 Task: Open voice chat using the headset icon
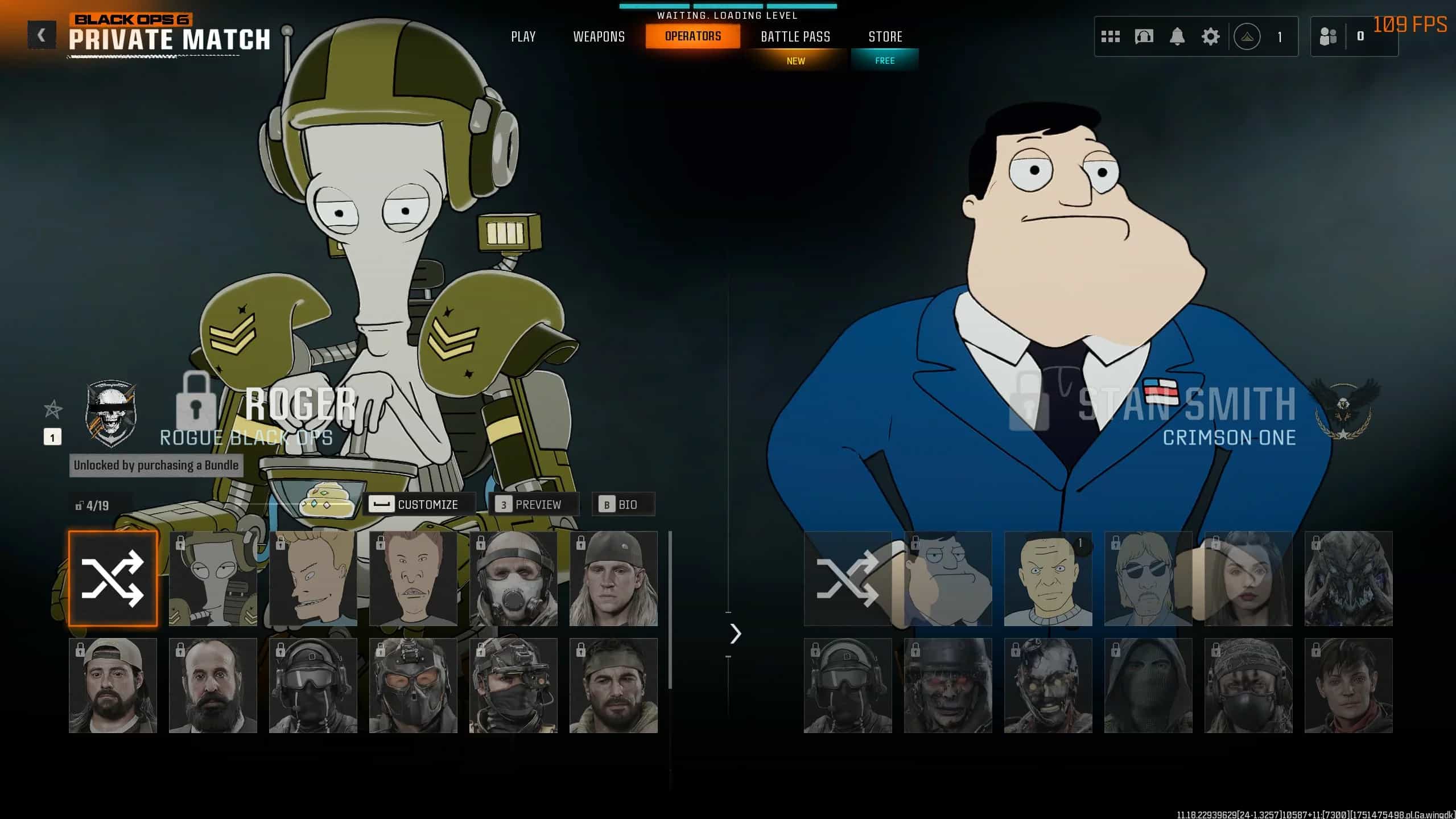(x=1144, y=36)
